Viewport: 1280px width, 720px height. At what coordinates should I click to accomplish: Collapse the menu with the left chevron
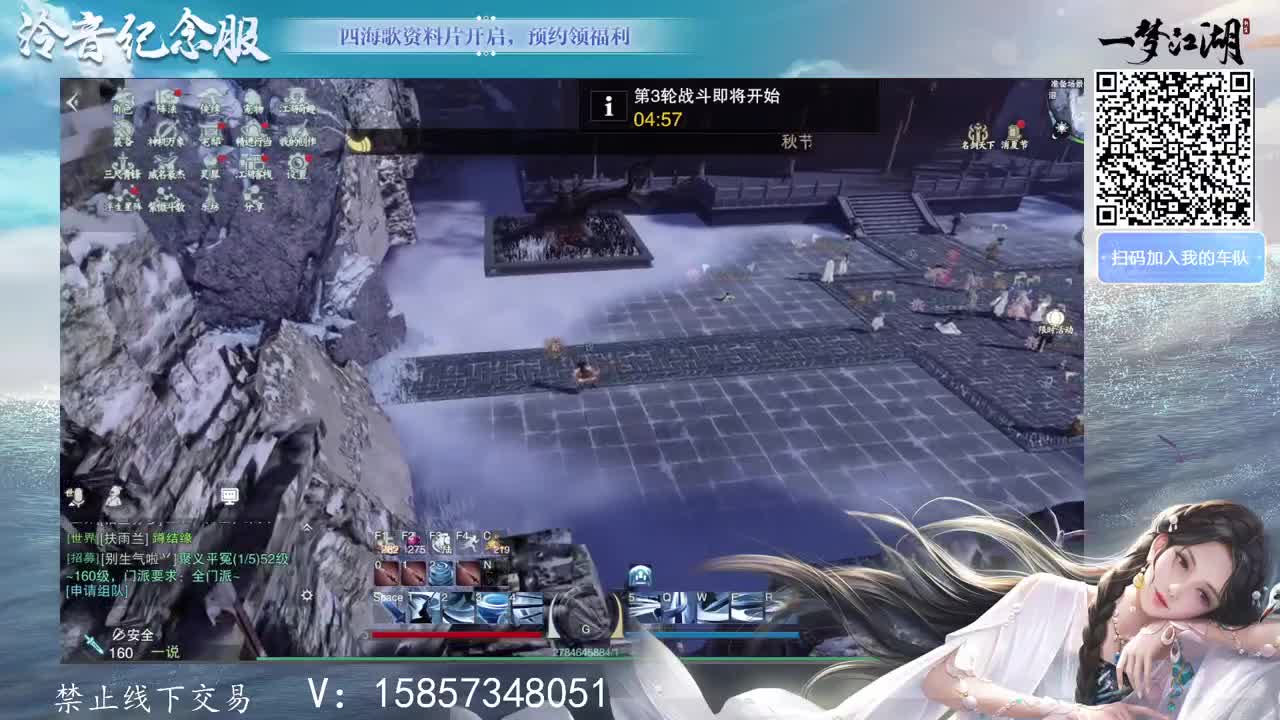point(72,100)
